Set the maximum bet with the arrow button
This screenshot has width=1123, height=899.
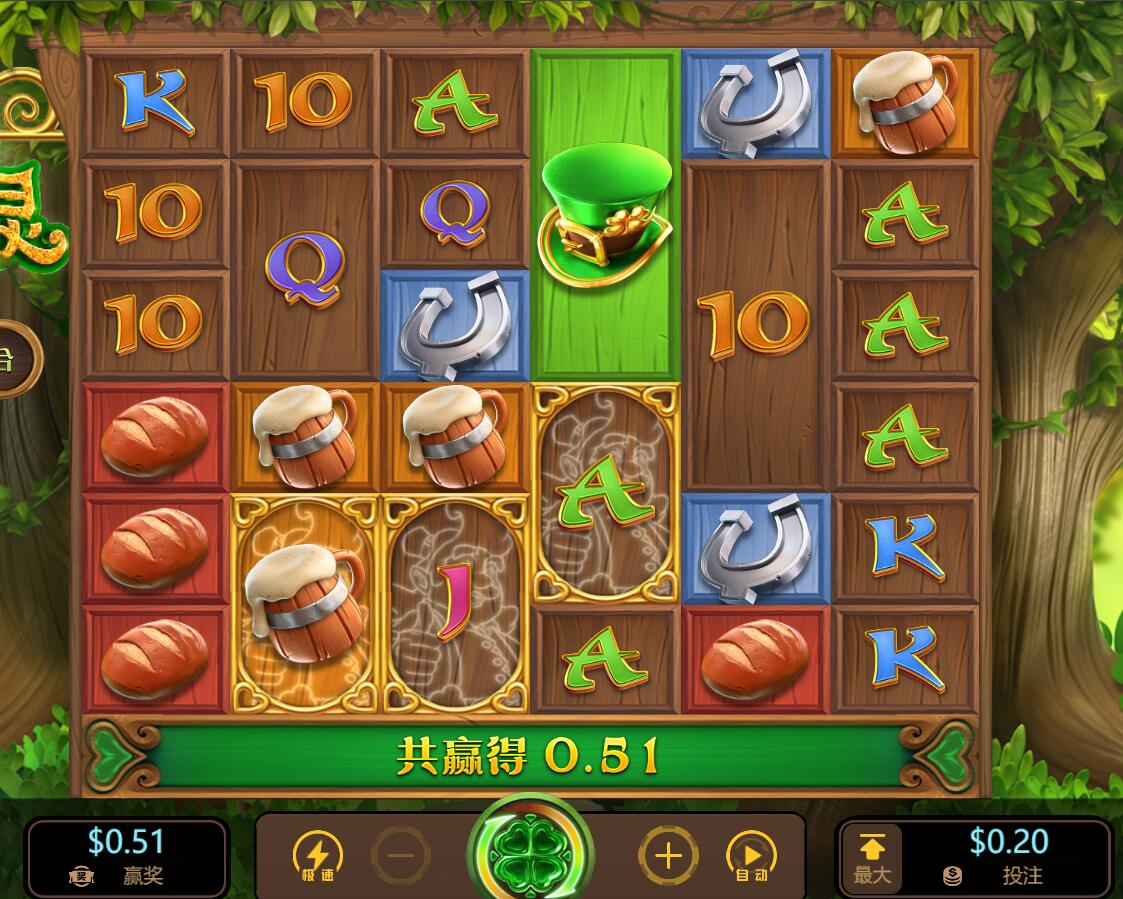(872, 858)
